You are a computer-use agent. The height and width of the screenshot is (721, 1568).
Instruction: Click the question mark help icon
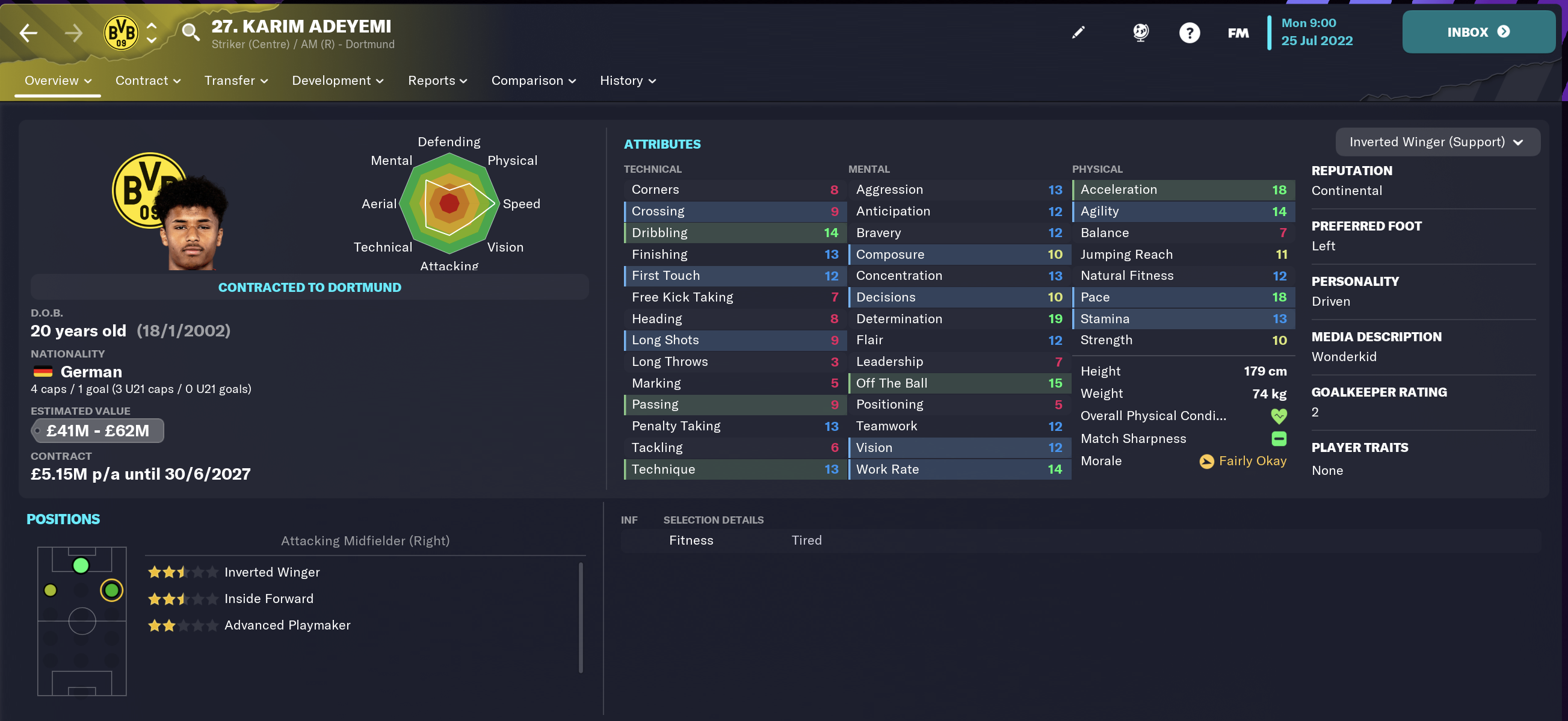pos(1190,32)
